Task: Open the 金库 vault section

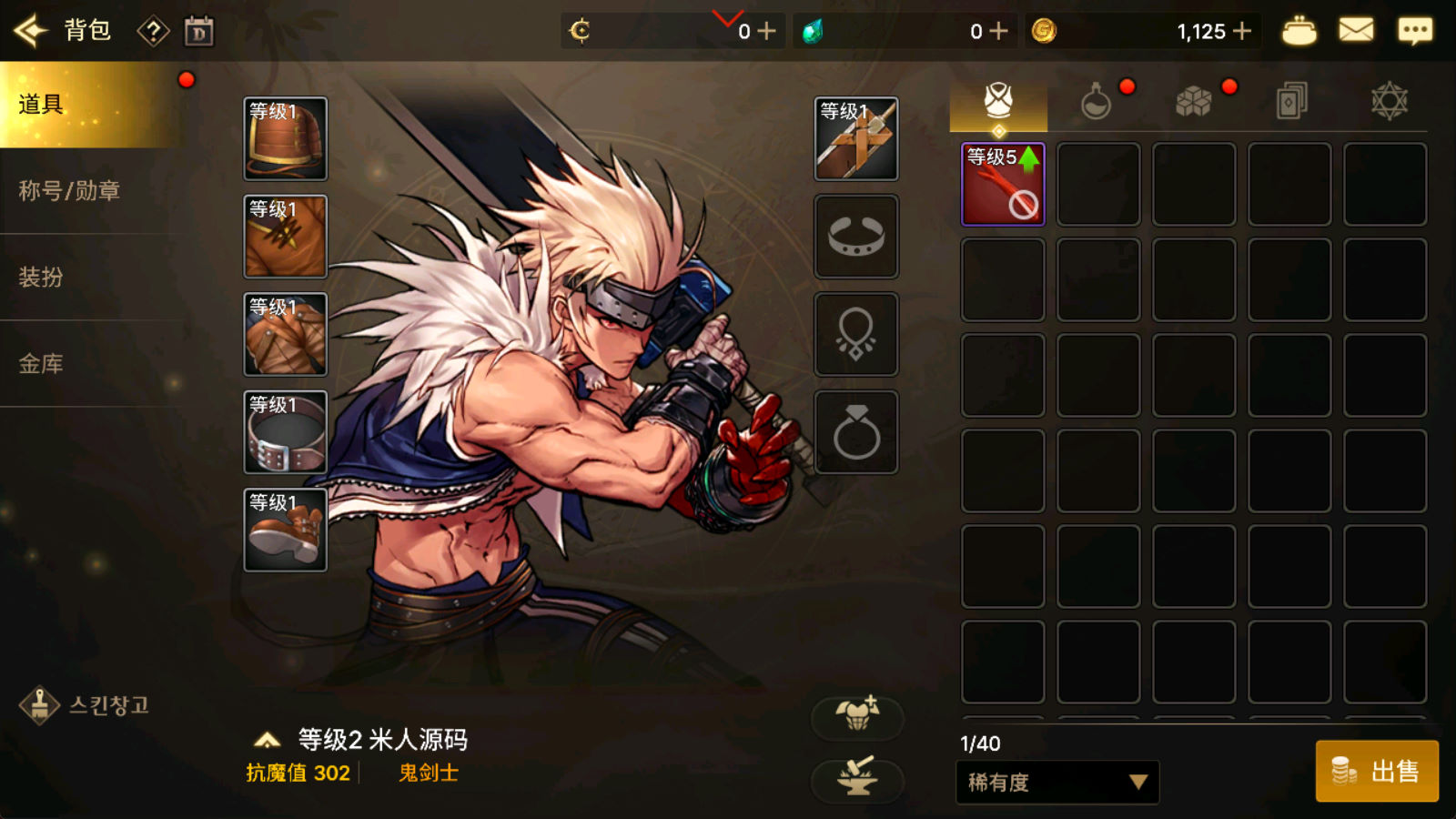Action: tap(42, 364)
